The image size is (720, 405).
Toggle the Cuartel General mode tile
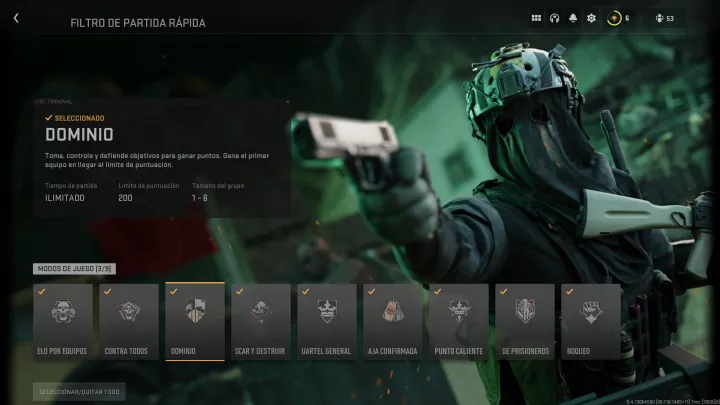coord(326,321)
